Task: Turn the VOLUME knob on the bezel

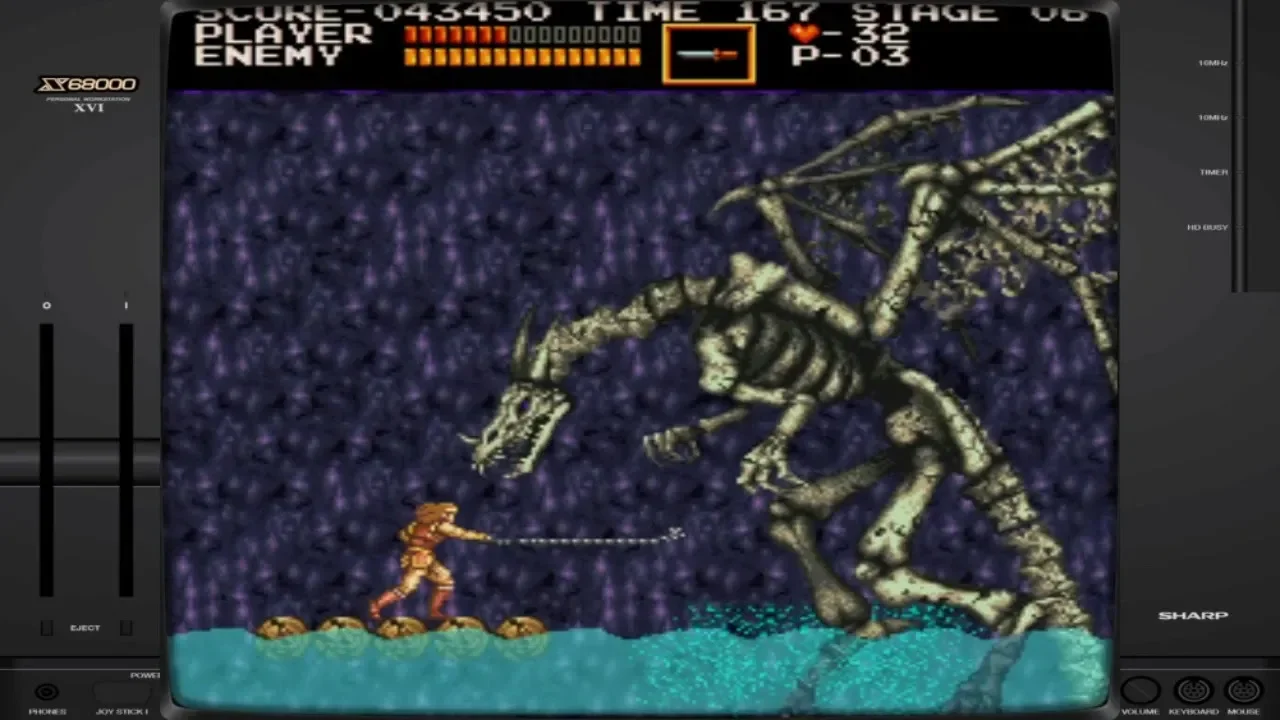Action: coord(1140,691)
